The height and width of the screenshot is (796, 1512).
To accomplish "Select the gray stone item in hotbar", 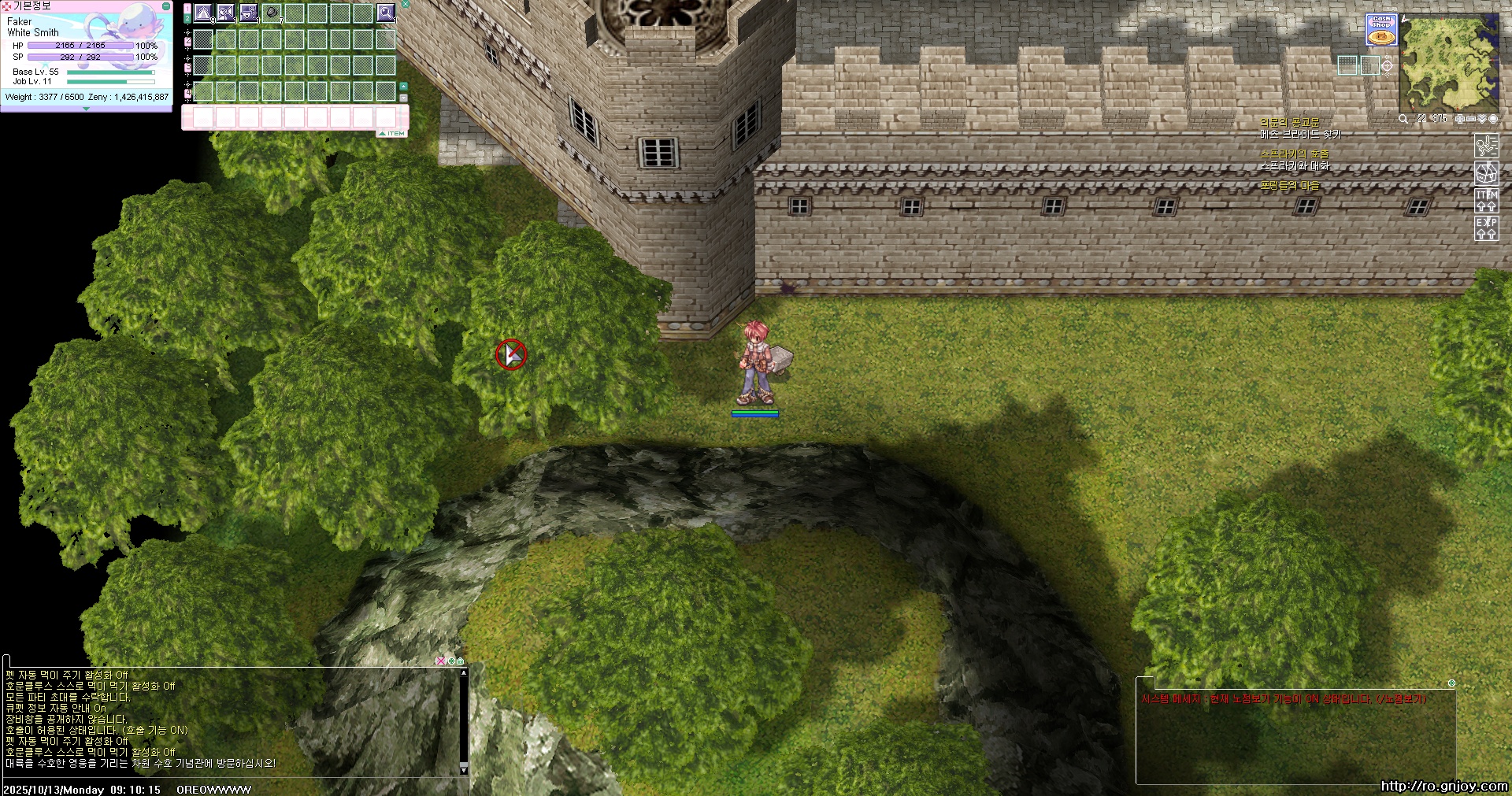I will [272, 13].
